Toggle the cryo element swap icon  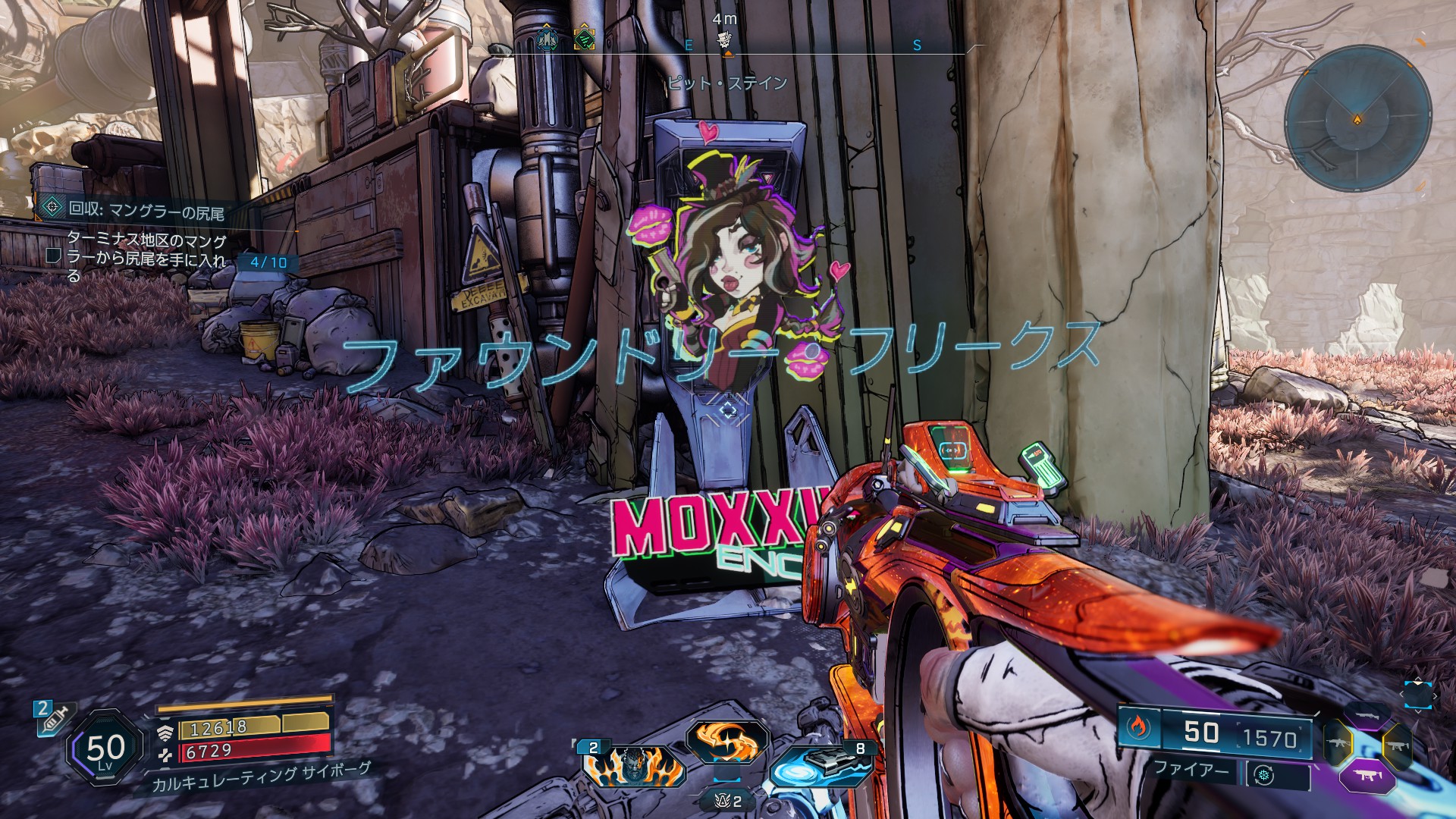(1263, 775)
